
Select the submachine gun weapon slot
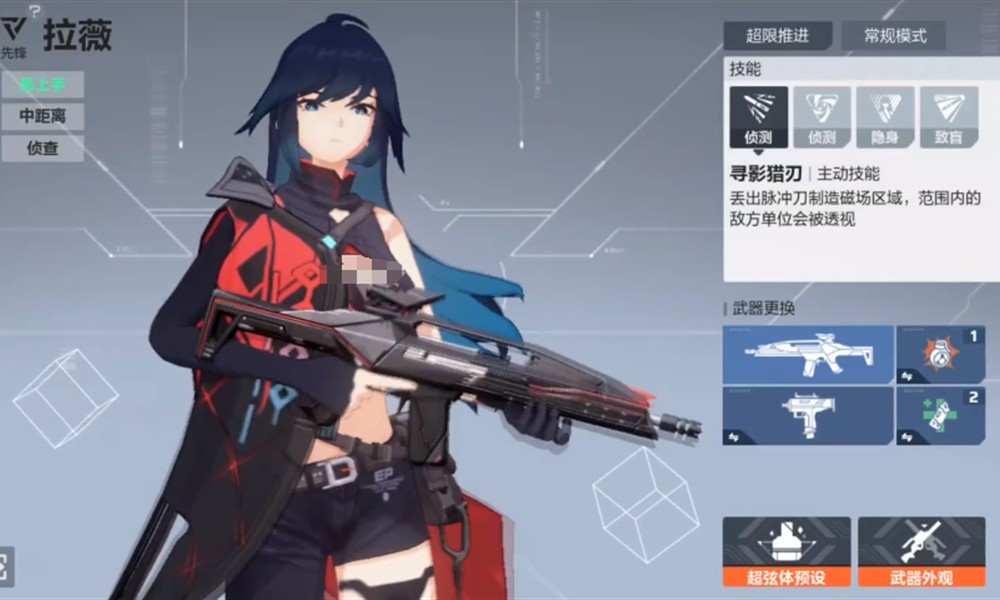click(x=808, y=414)
